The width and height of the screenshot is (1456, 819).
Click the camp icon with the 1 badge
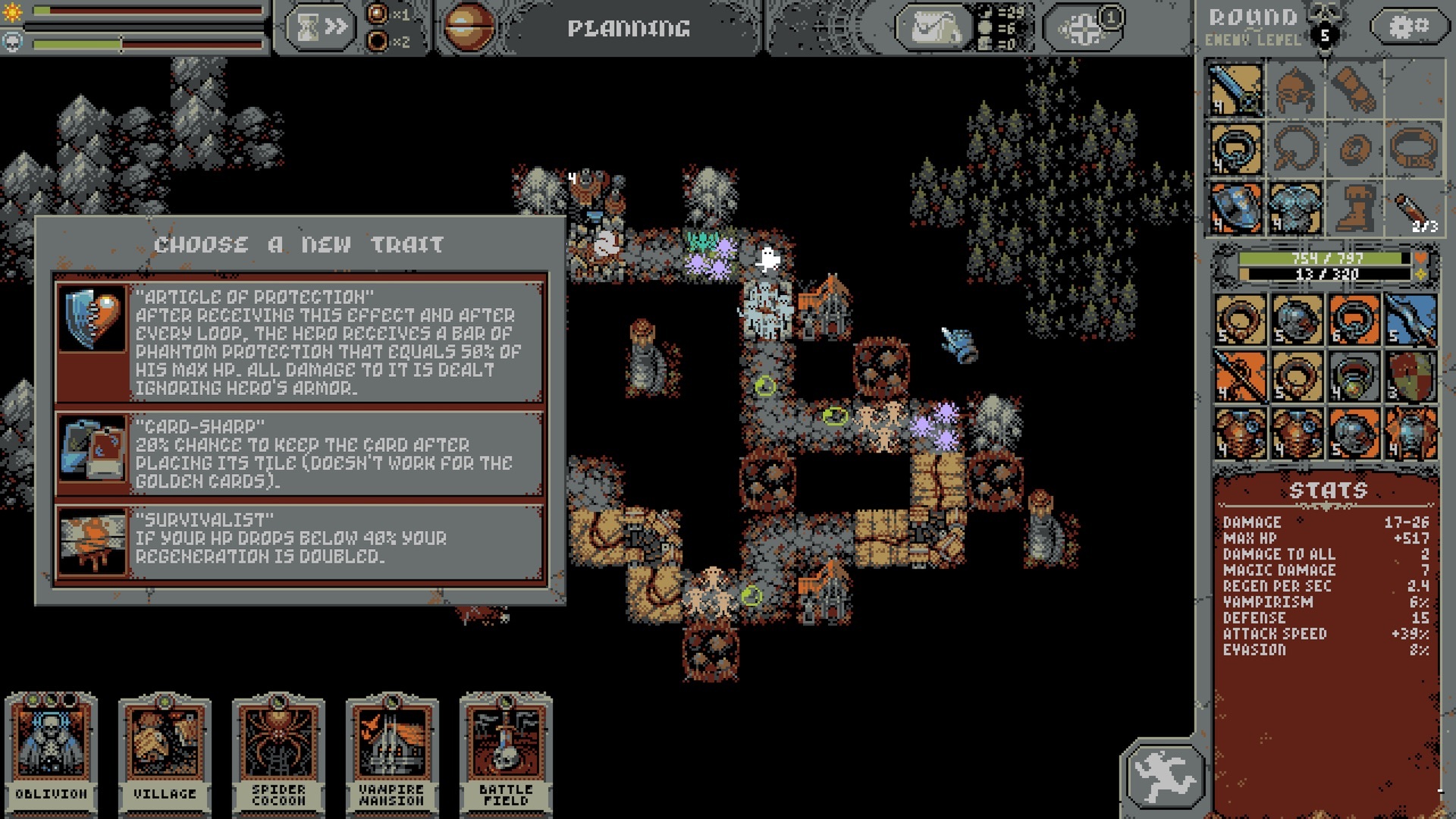tap(1084, 29)
